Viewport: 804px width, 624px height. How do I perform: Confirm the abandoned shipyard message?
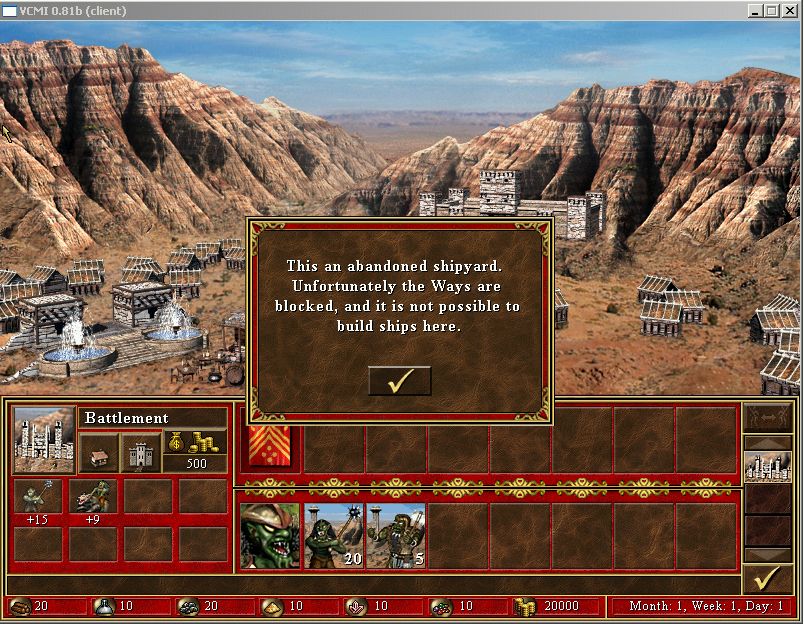click(399, 381)
